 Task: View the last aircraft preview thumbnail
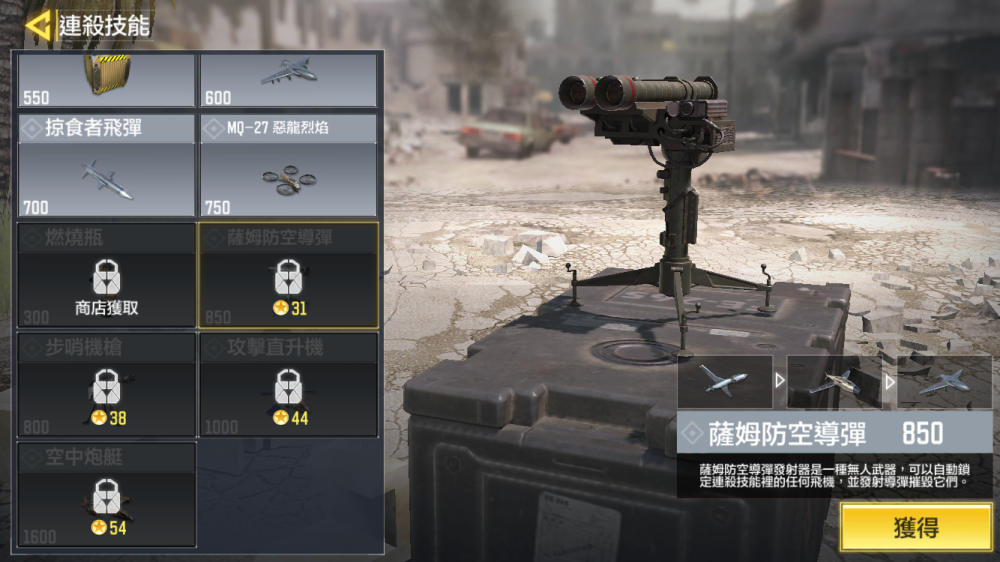click(x=944, y=381)
